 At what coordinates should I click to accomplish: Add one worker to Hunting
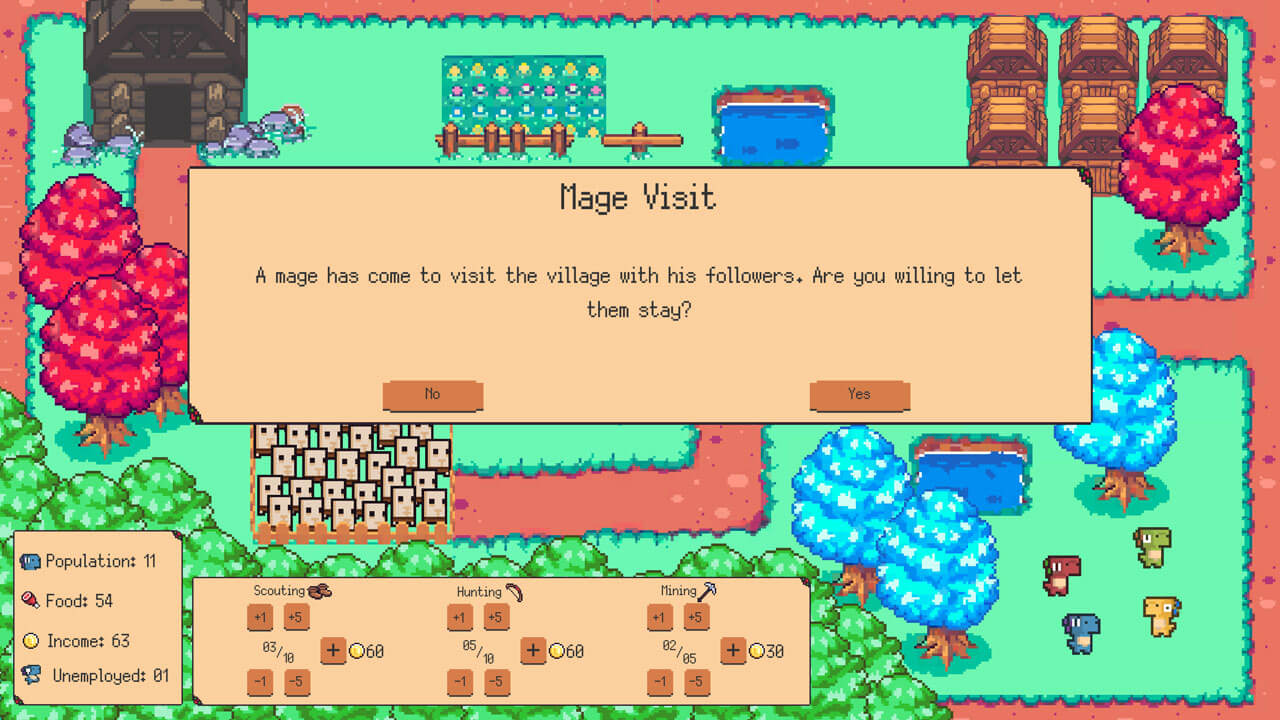pyautogui.click(x=460, y=617)
